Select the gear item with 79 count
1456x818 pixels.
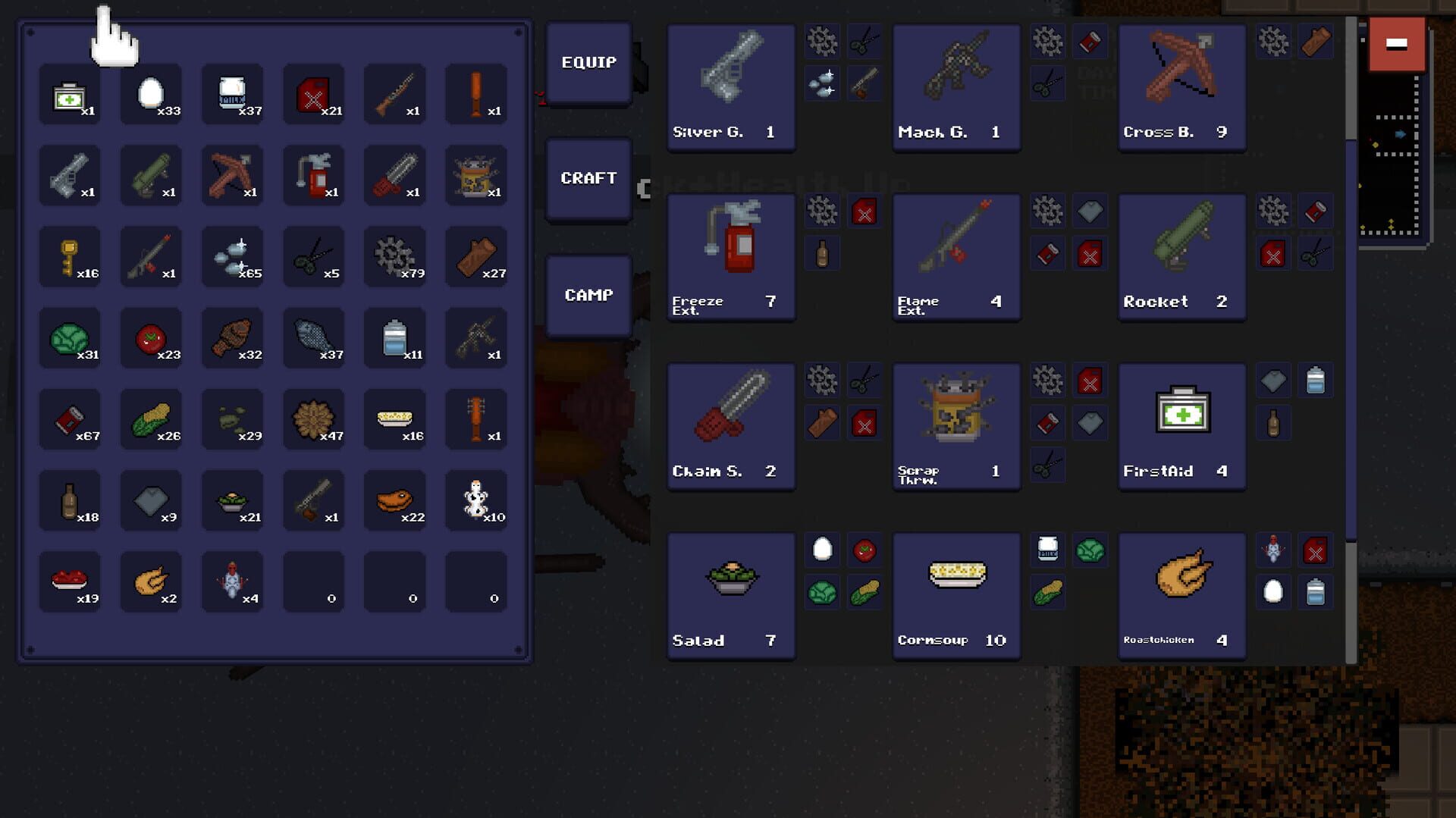[394, 256]
